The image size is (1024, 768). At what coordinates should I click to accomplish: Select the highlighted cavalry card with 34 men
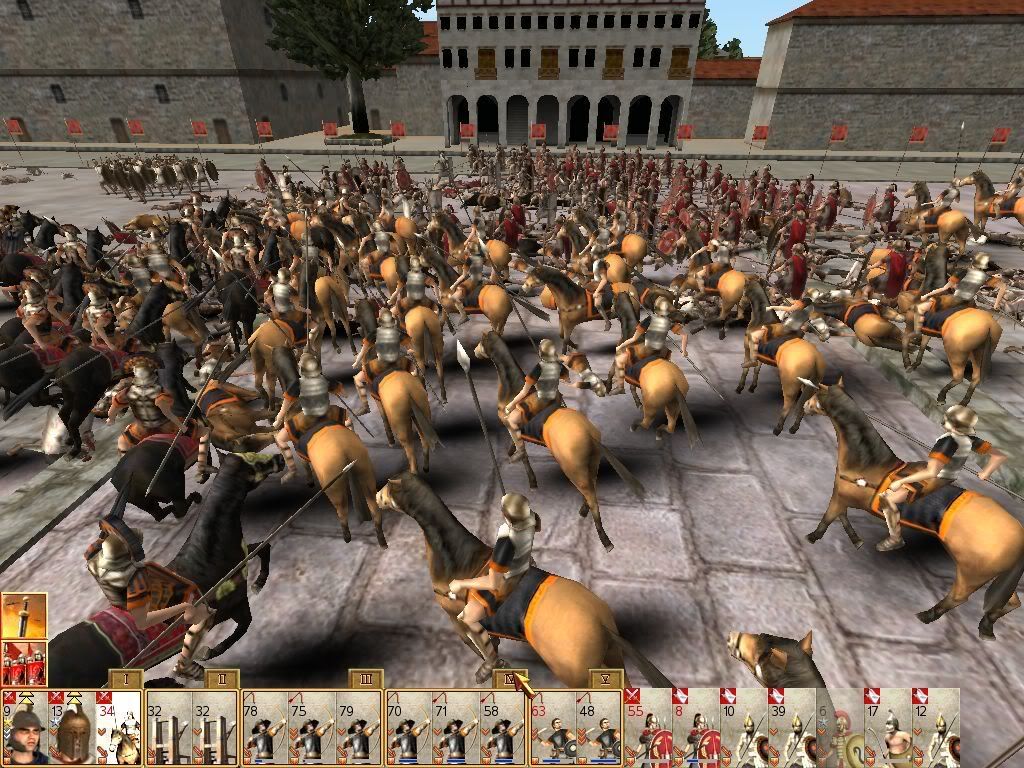118,727
